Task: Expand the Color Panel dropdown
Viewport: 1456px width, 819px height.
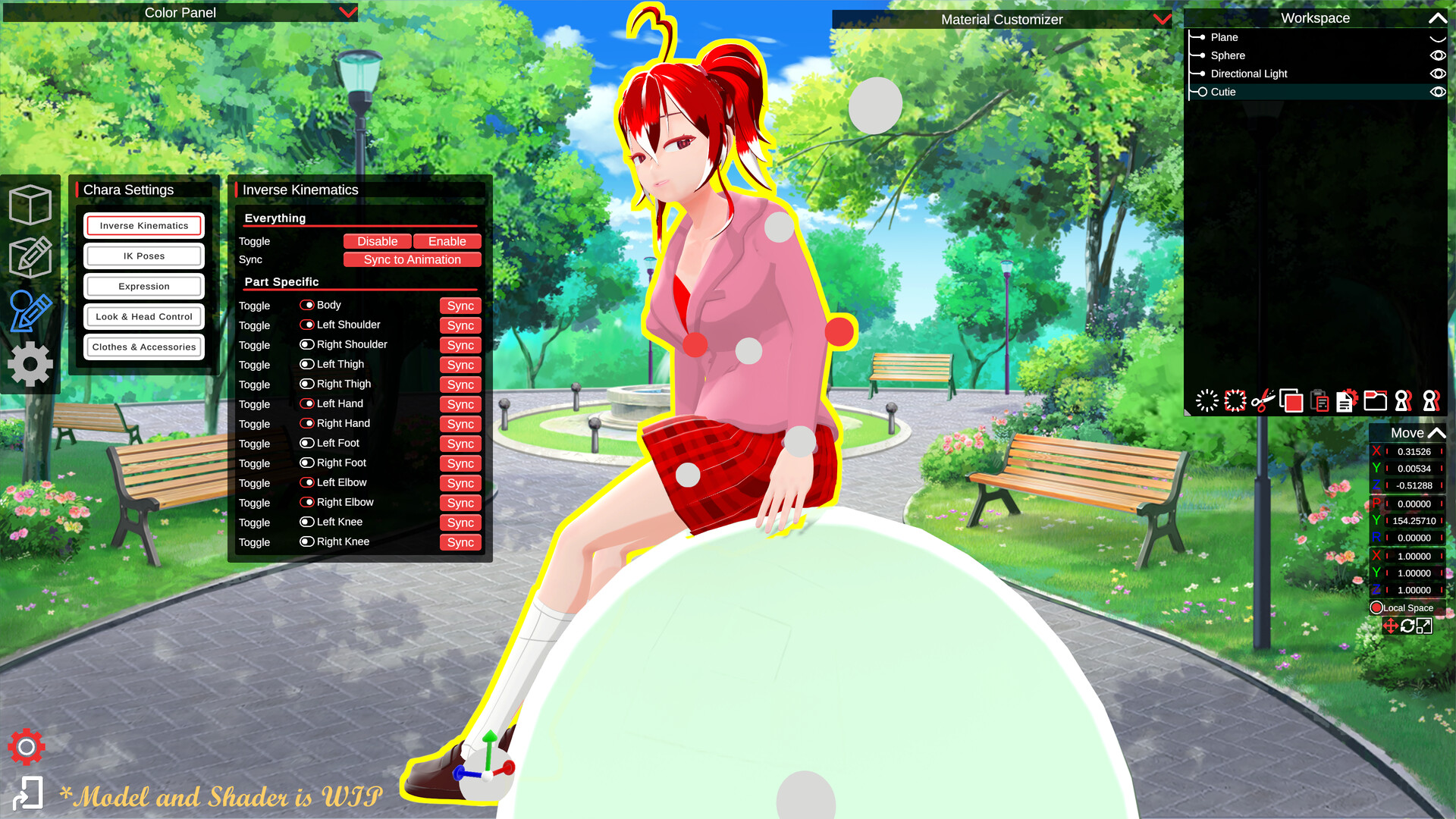Action: (x=347, y=12)
